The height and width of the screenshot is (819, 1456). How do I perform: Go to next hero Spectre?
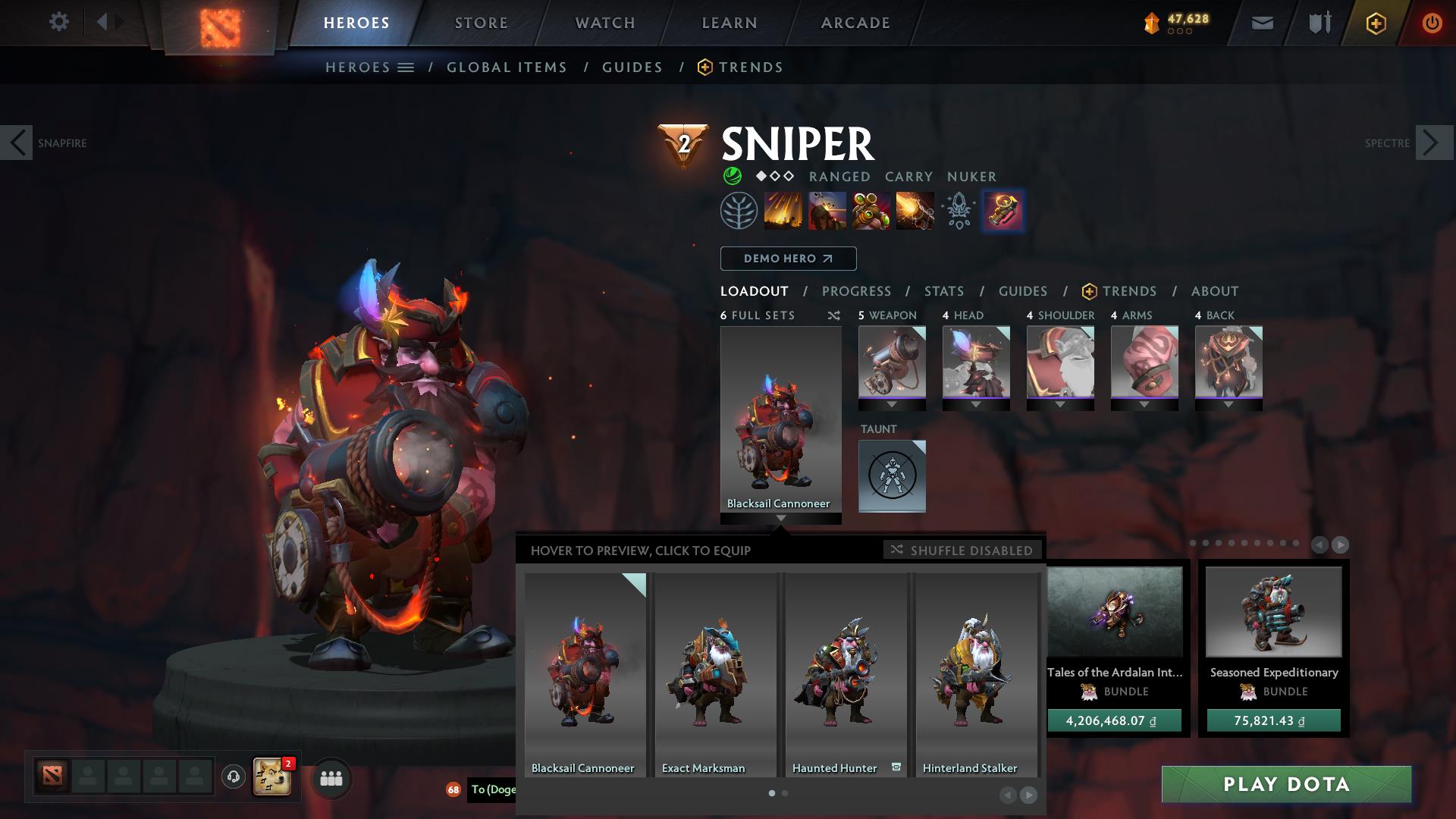pos(1432,143)
